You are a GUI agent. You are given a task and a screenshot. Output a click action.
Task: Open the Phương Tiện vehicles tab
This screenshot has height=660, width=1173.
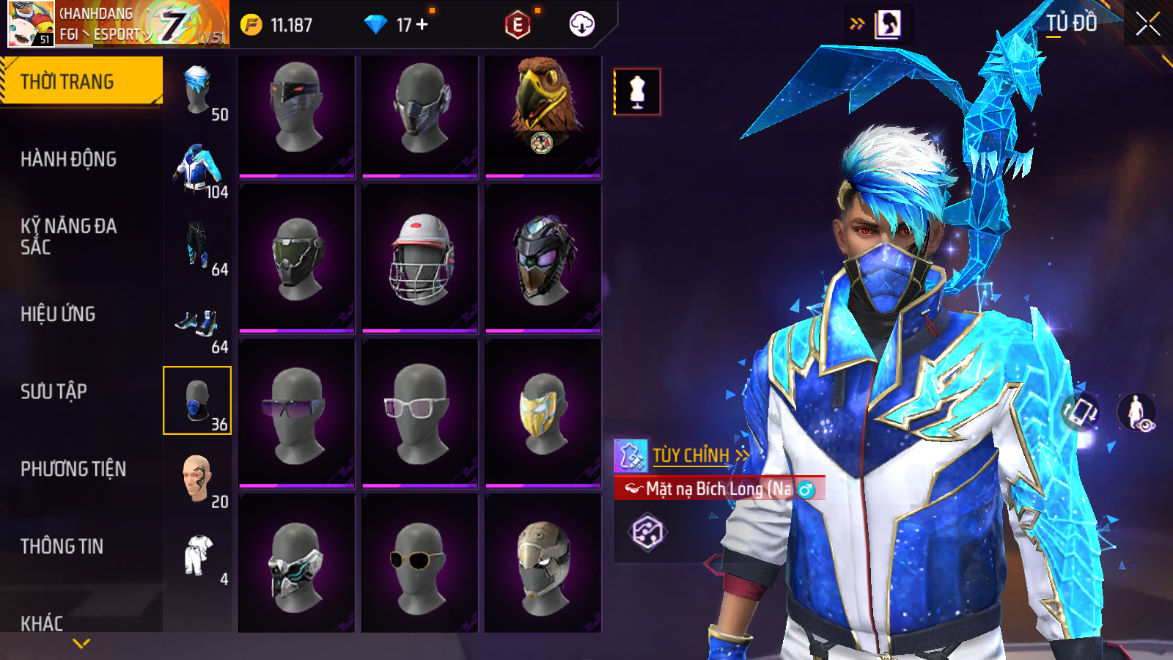click(73, 468)
